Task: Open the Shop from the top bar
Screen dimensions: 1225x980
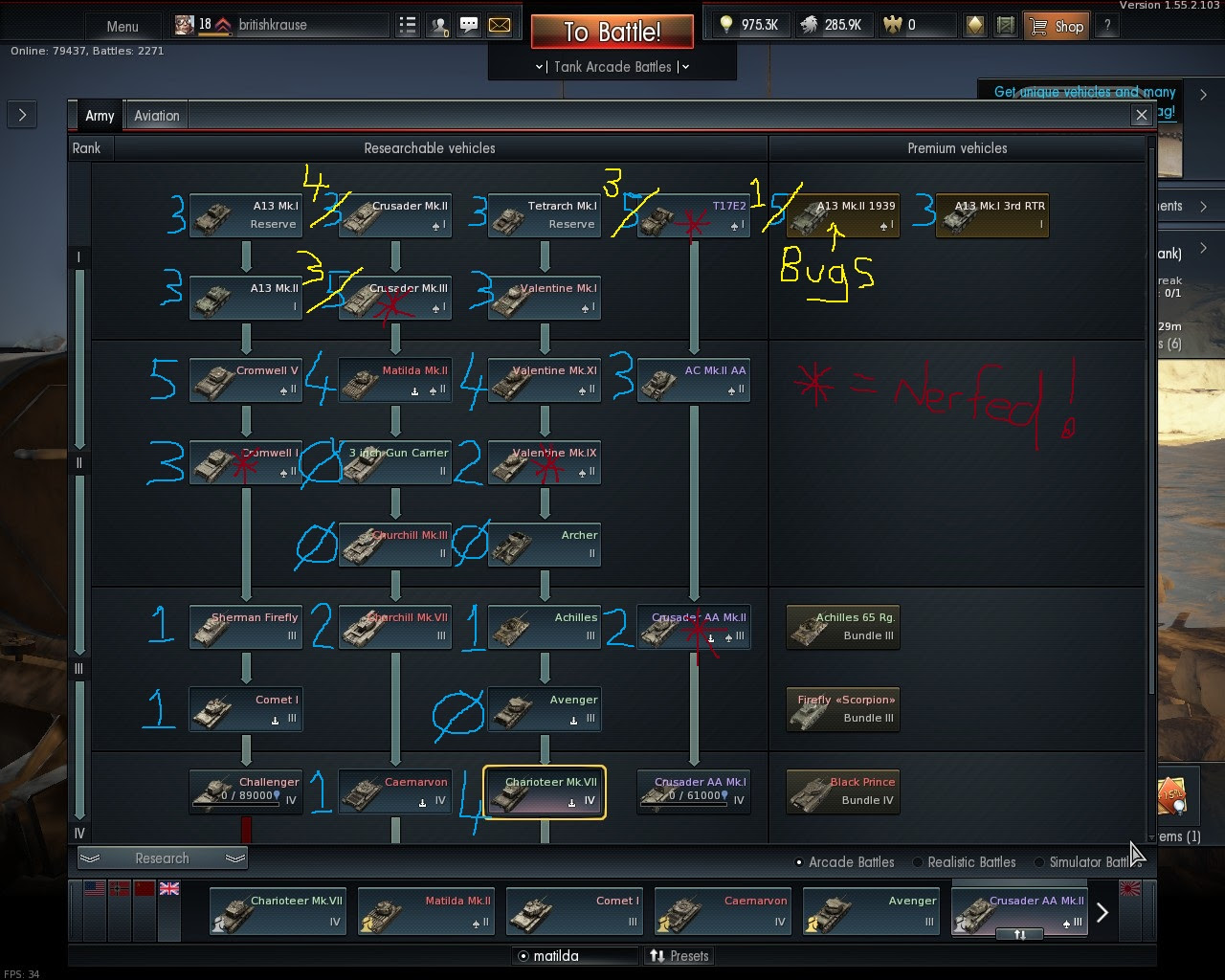Action: pyautogui.click(x=1056, y=25)
